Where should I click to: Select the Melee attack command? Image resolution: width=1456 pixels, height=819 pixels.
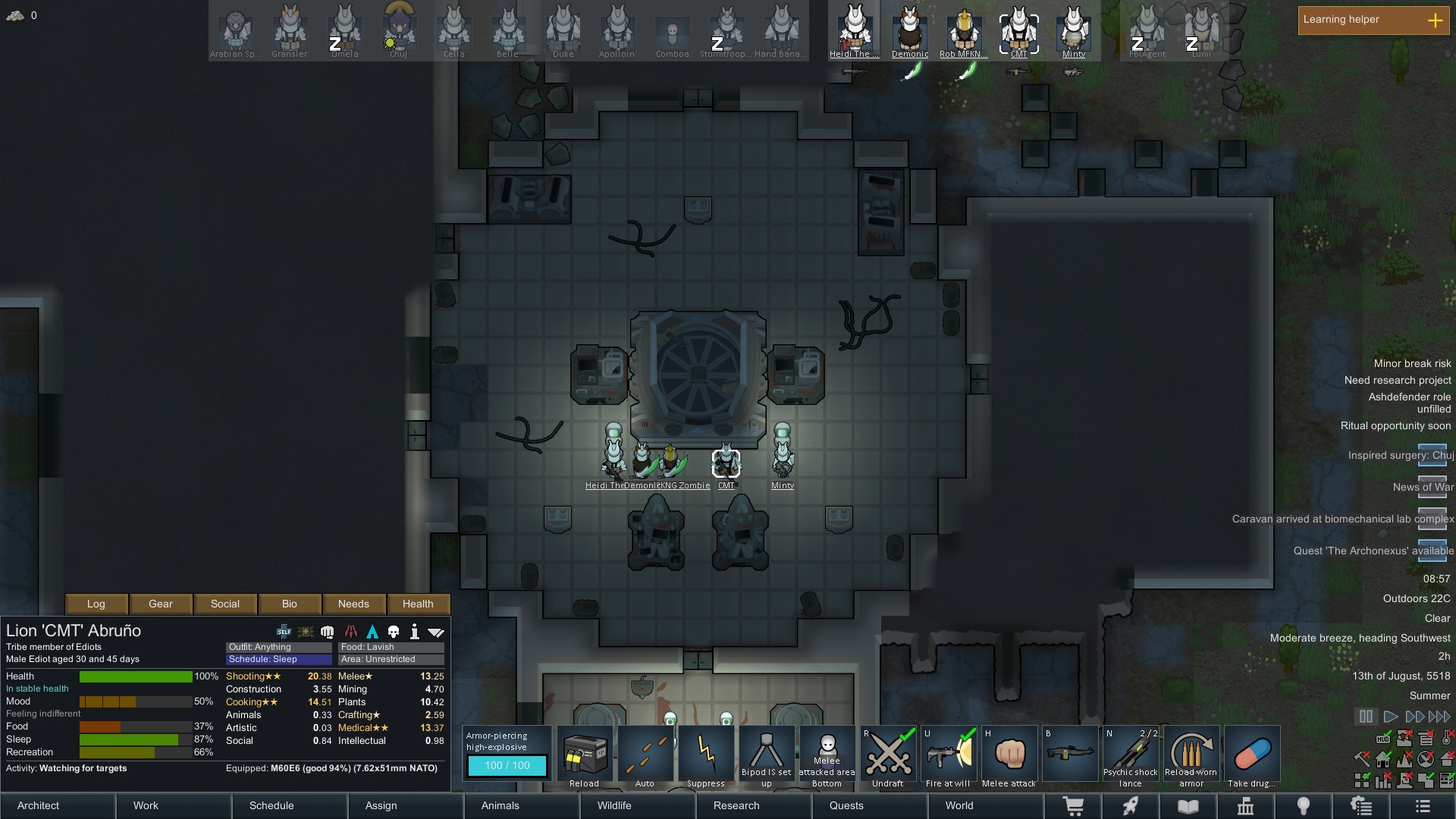1009,756
